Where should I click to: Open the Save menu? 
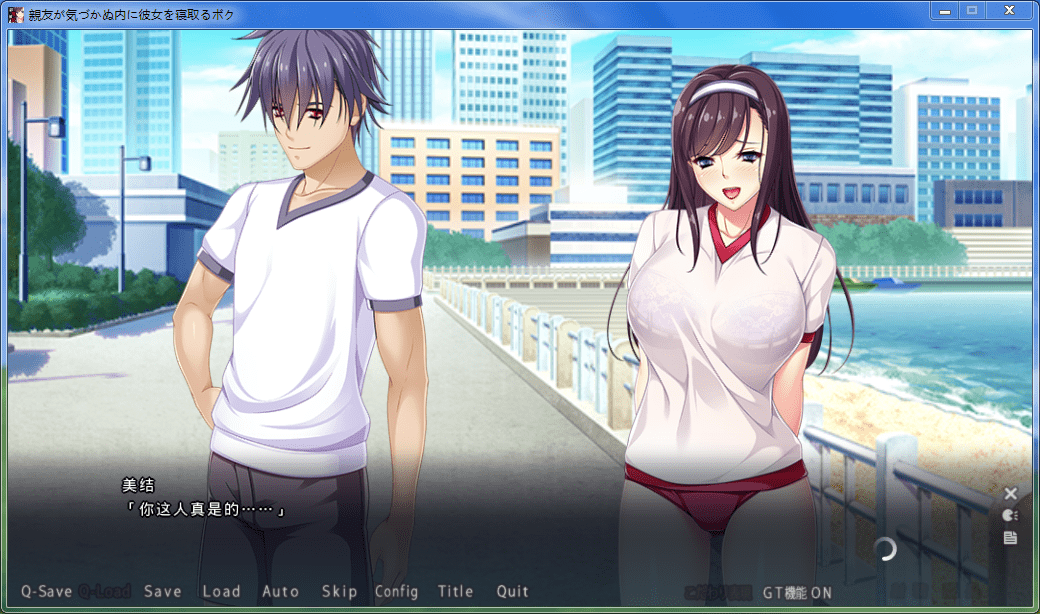point(162,591)
